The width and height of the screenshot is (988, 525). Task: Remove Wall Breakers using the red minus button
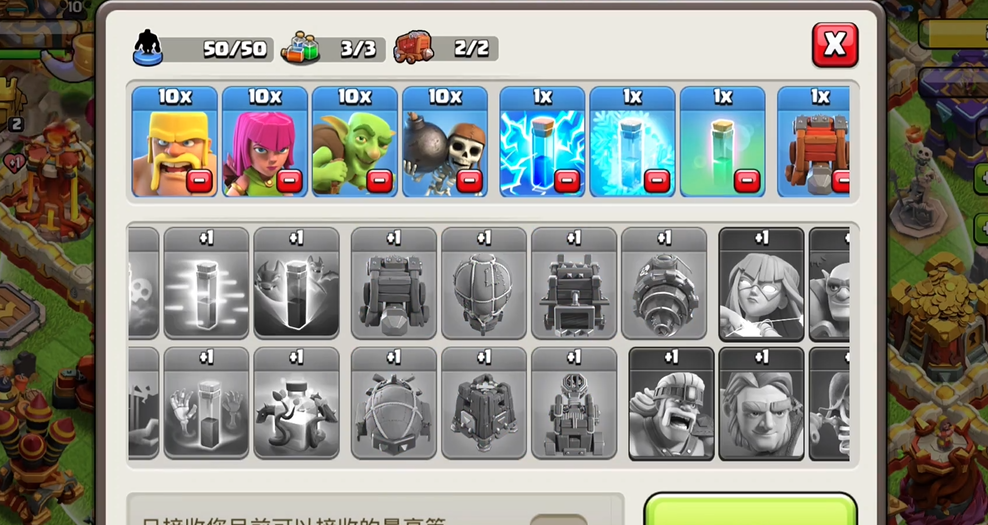point(468,181)
